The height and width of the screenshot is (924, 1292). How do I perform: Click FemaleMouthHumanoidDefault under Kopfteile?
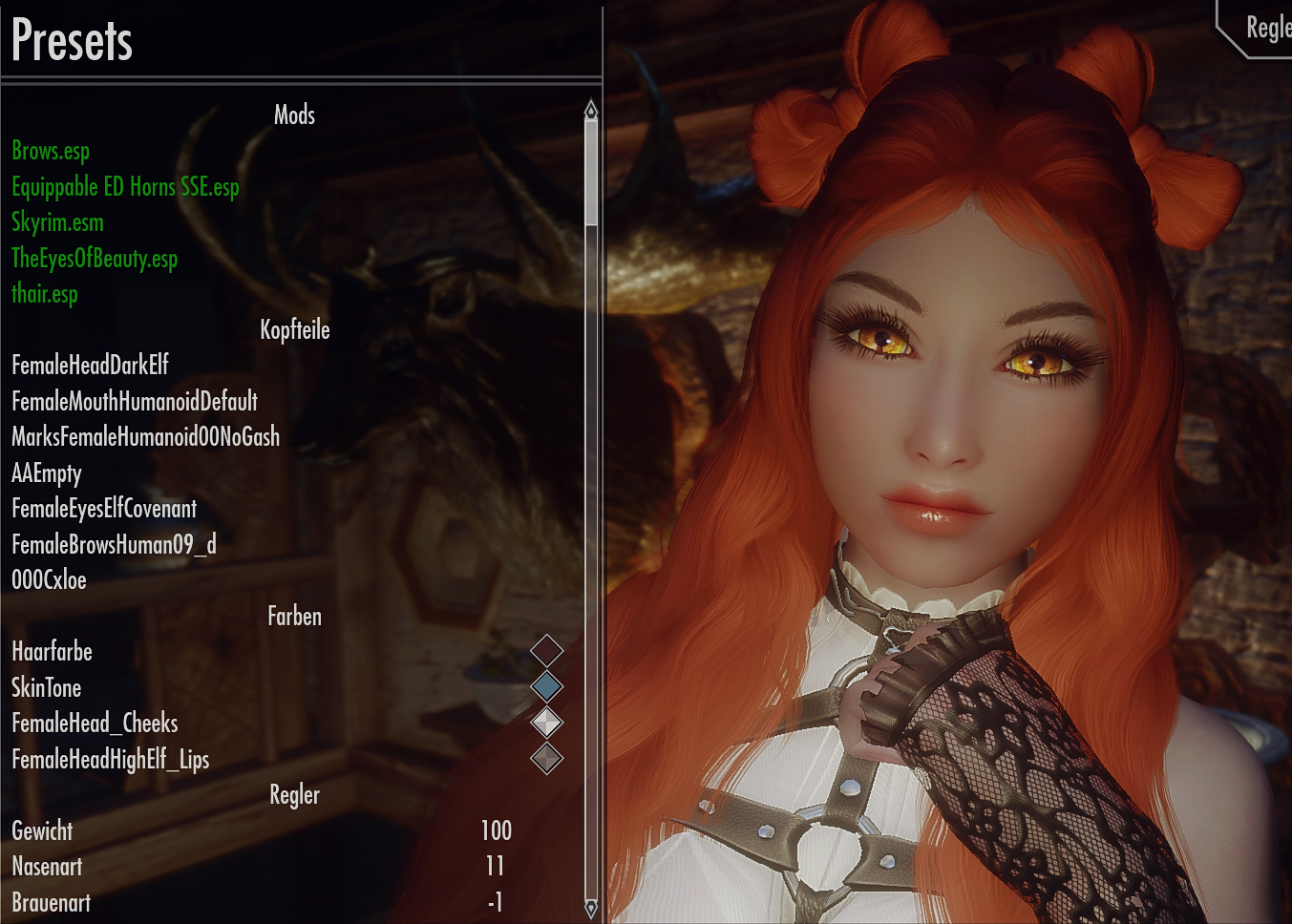pos(134,401)
